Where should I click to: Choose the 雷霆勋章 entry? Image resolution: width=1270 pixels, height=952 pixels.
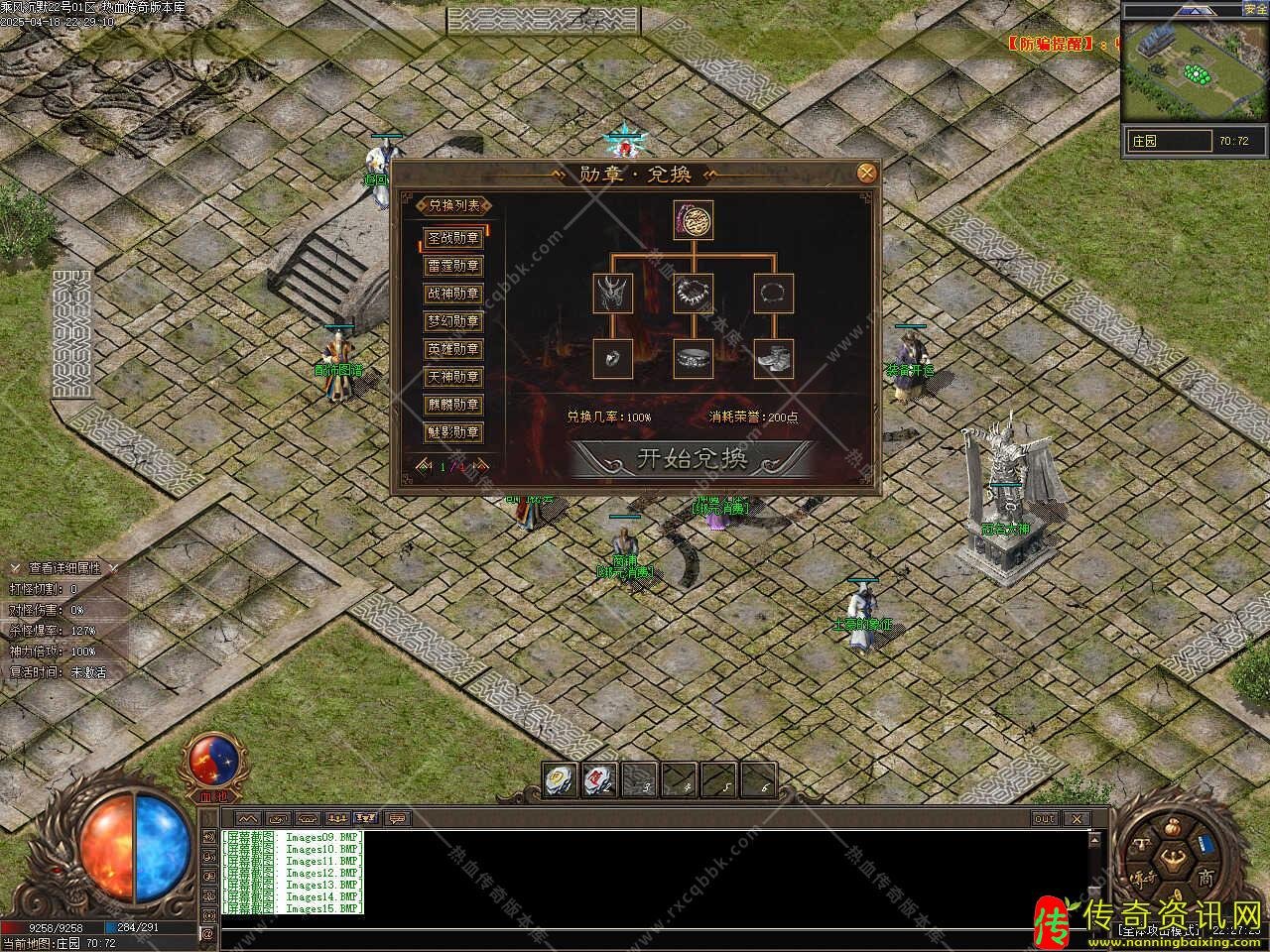coord(452,267)
